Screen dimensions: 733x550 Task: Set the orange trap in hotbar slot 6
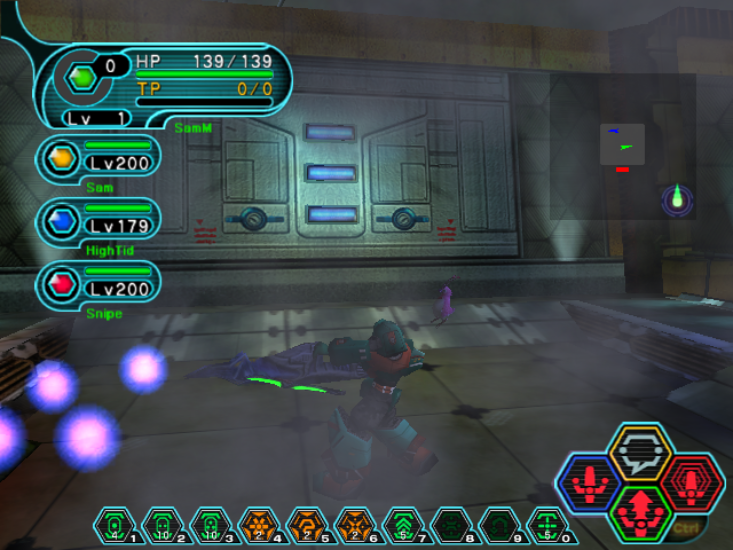pyautogui.click(x=354, y=524)
